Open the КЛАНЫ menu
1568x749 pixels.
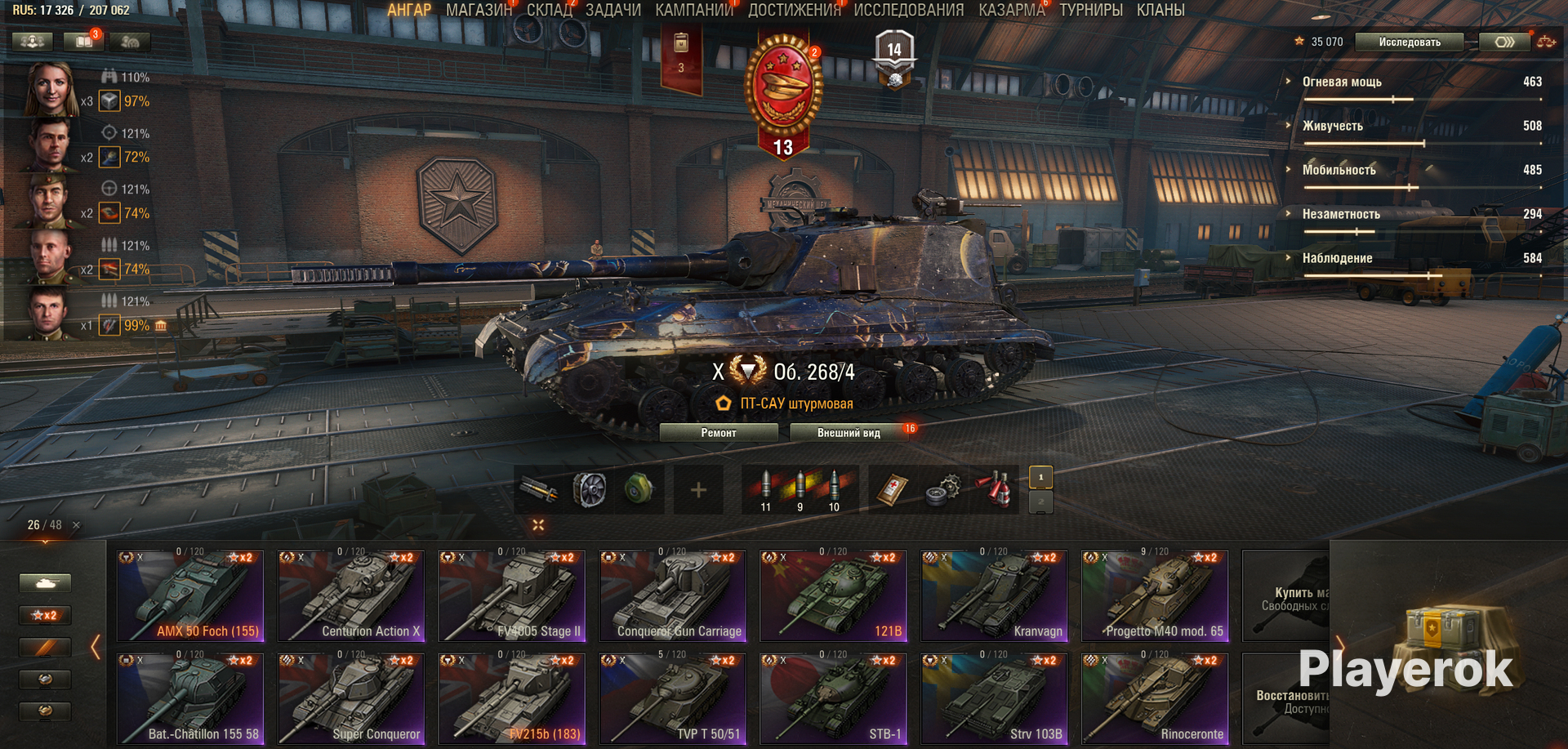[1160, 10]
